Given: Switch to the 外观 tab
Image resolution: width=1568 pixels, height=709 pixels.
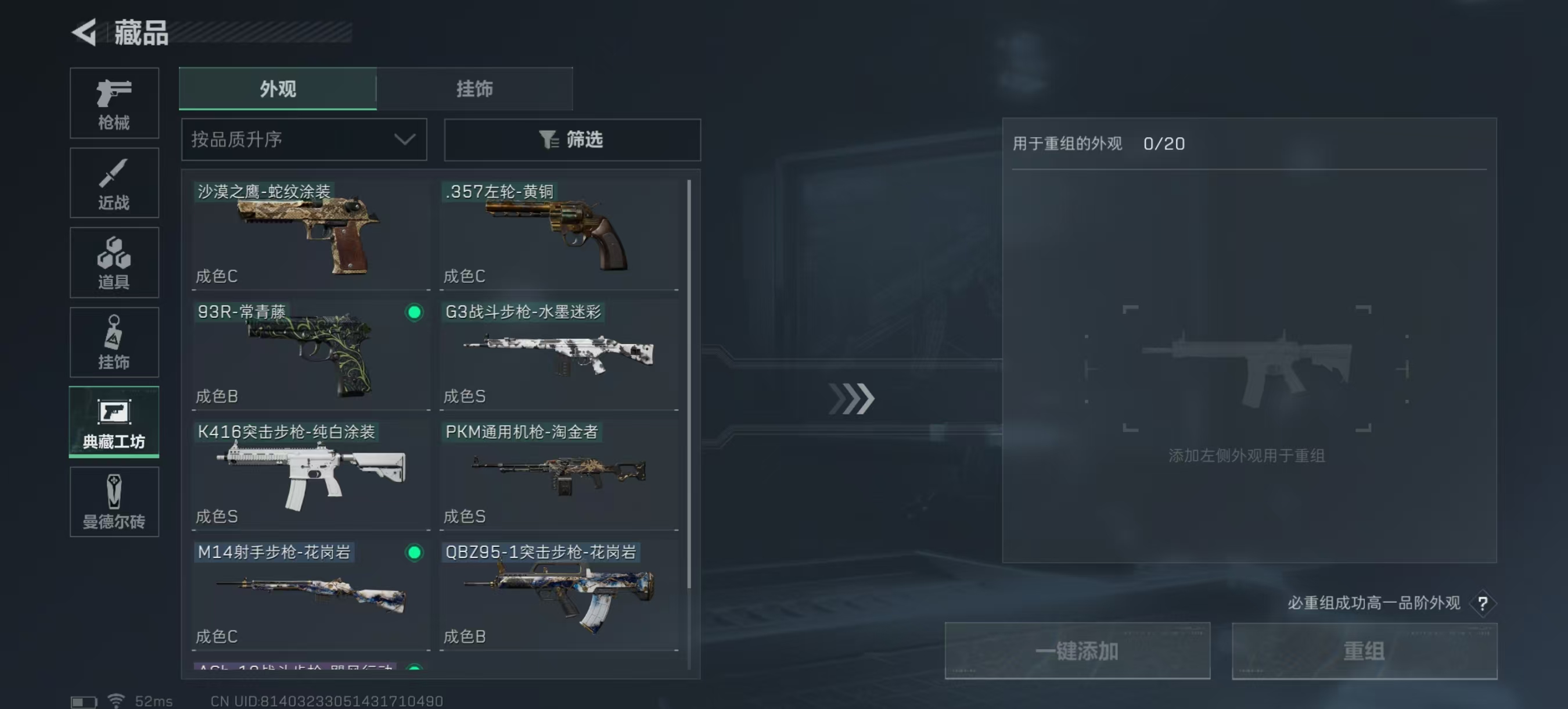Looking at the screenshot, I should click(x=278, y=89).
